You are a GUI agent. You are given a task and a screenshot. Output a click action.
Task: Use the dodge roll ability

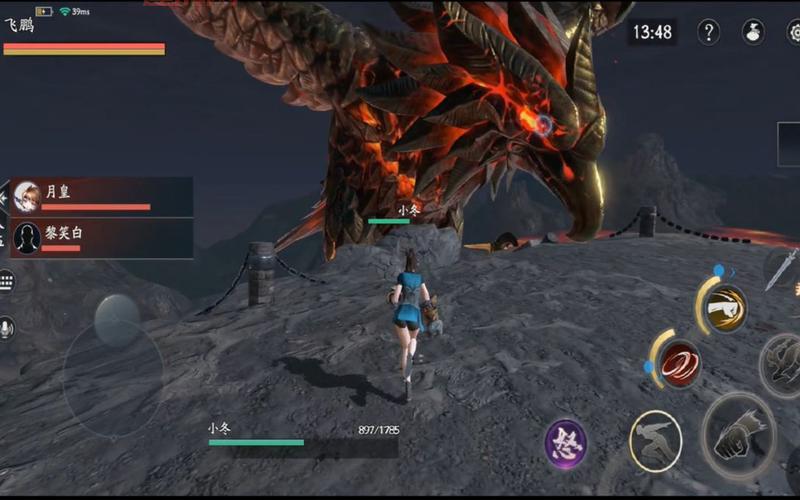pos(655,441)
